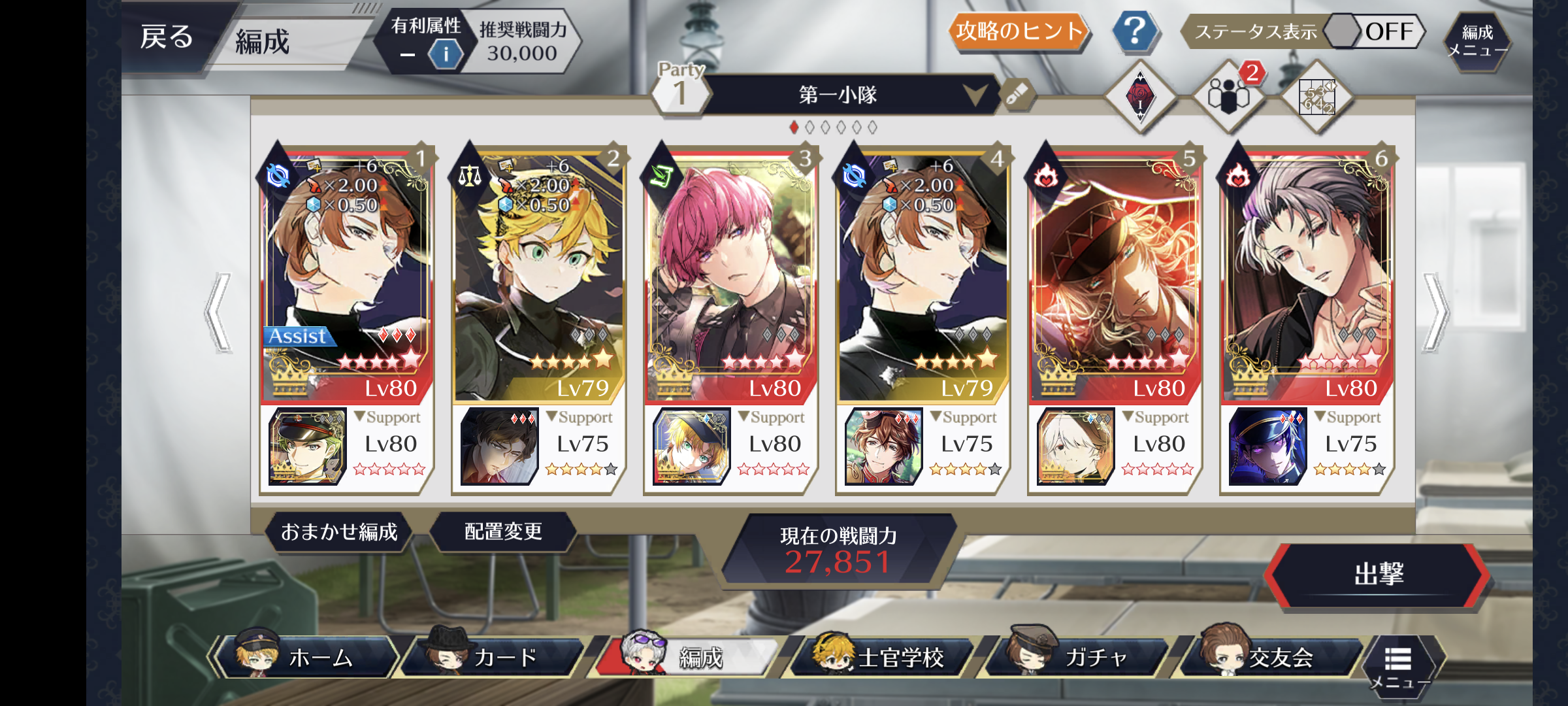The width and height of the screenshot is (1568, 706).
Task: Show the previous party with the left arrow
Action: [219, 312]
